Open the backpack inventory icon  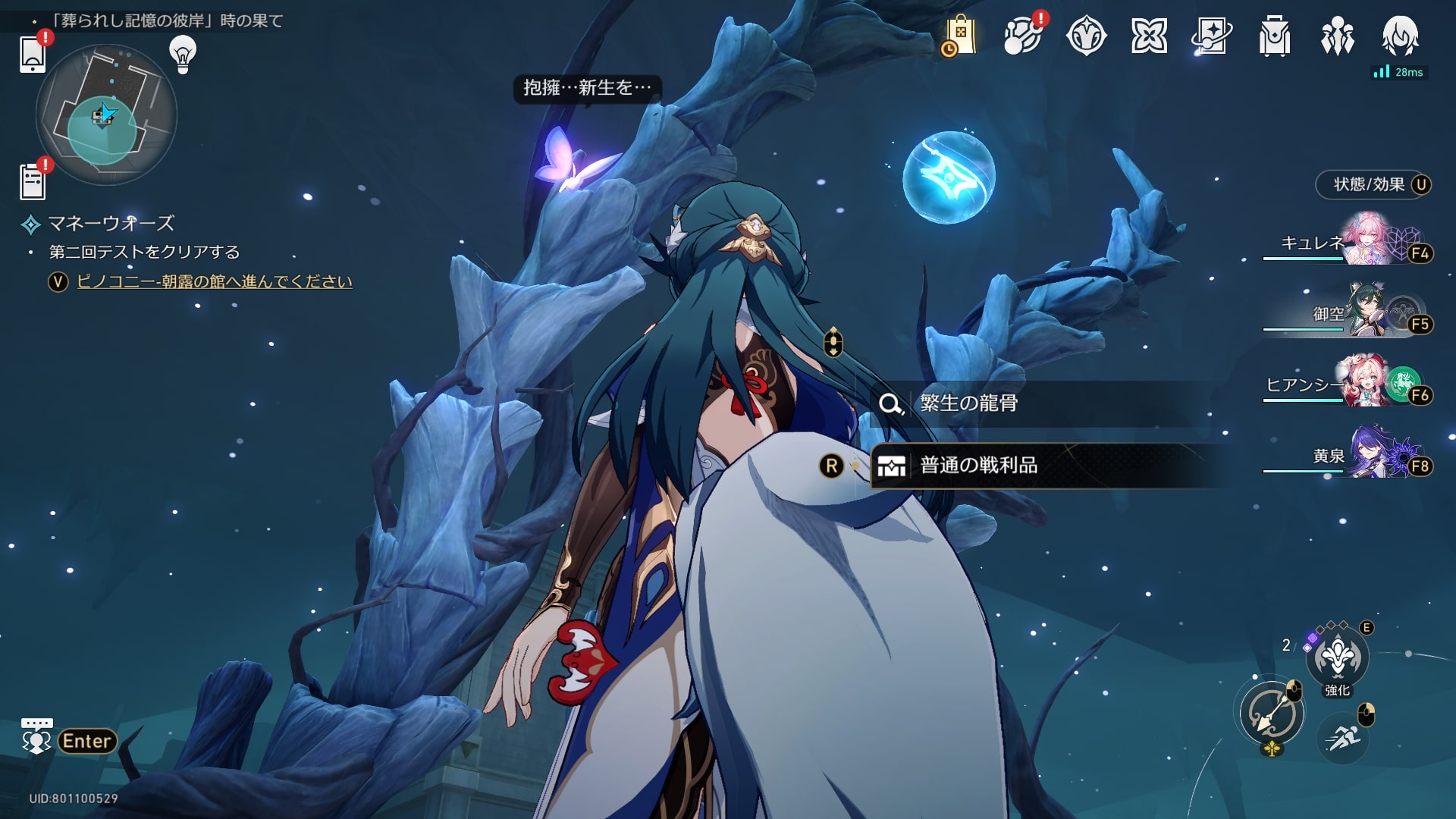tap(1274, 36)
